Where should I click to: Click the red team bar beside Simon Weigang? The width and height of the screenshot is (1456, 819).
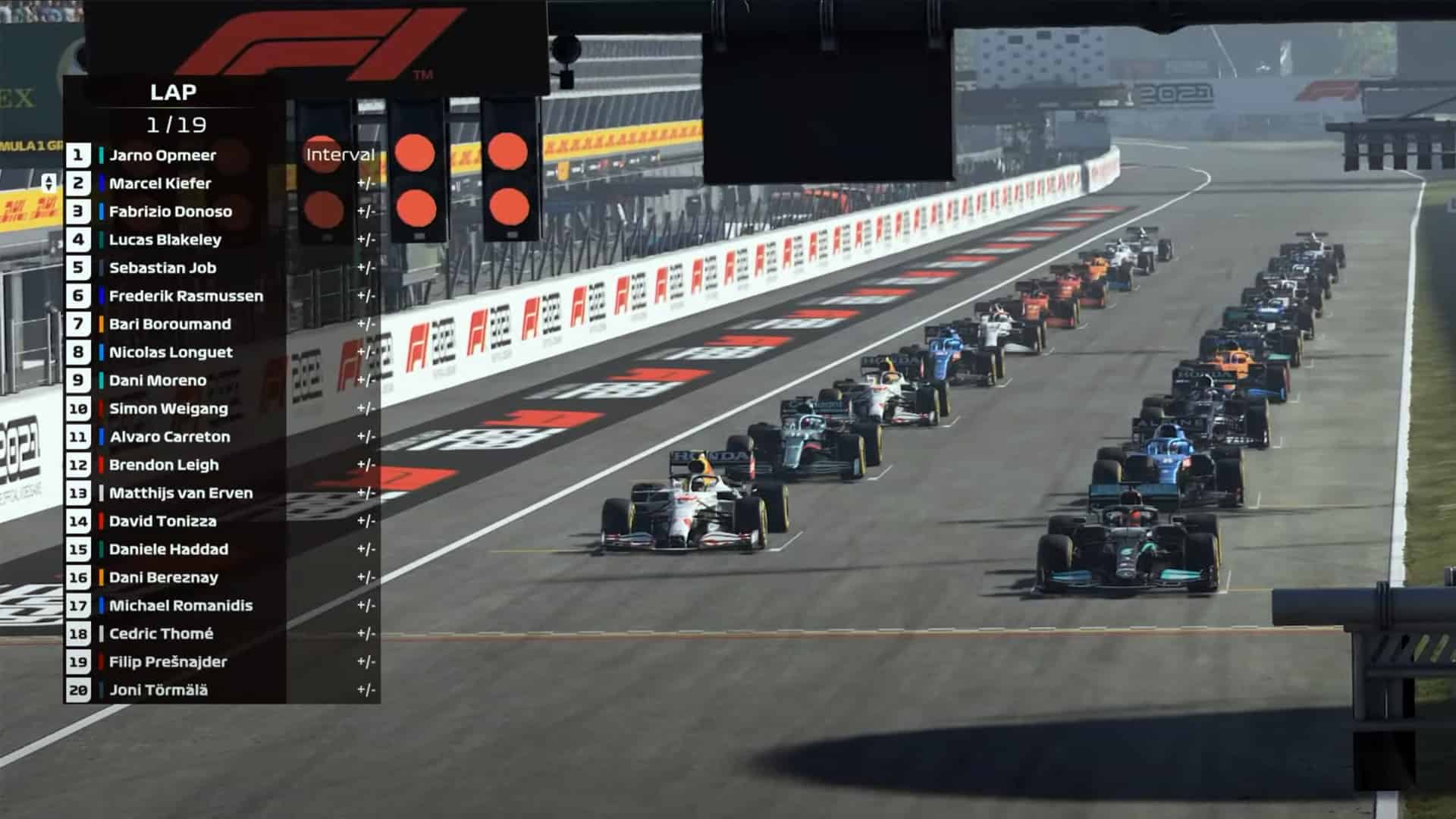coord(101,409)
